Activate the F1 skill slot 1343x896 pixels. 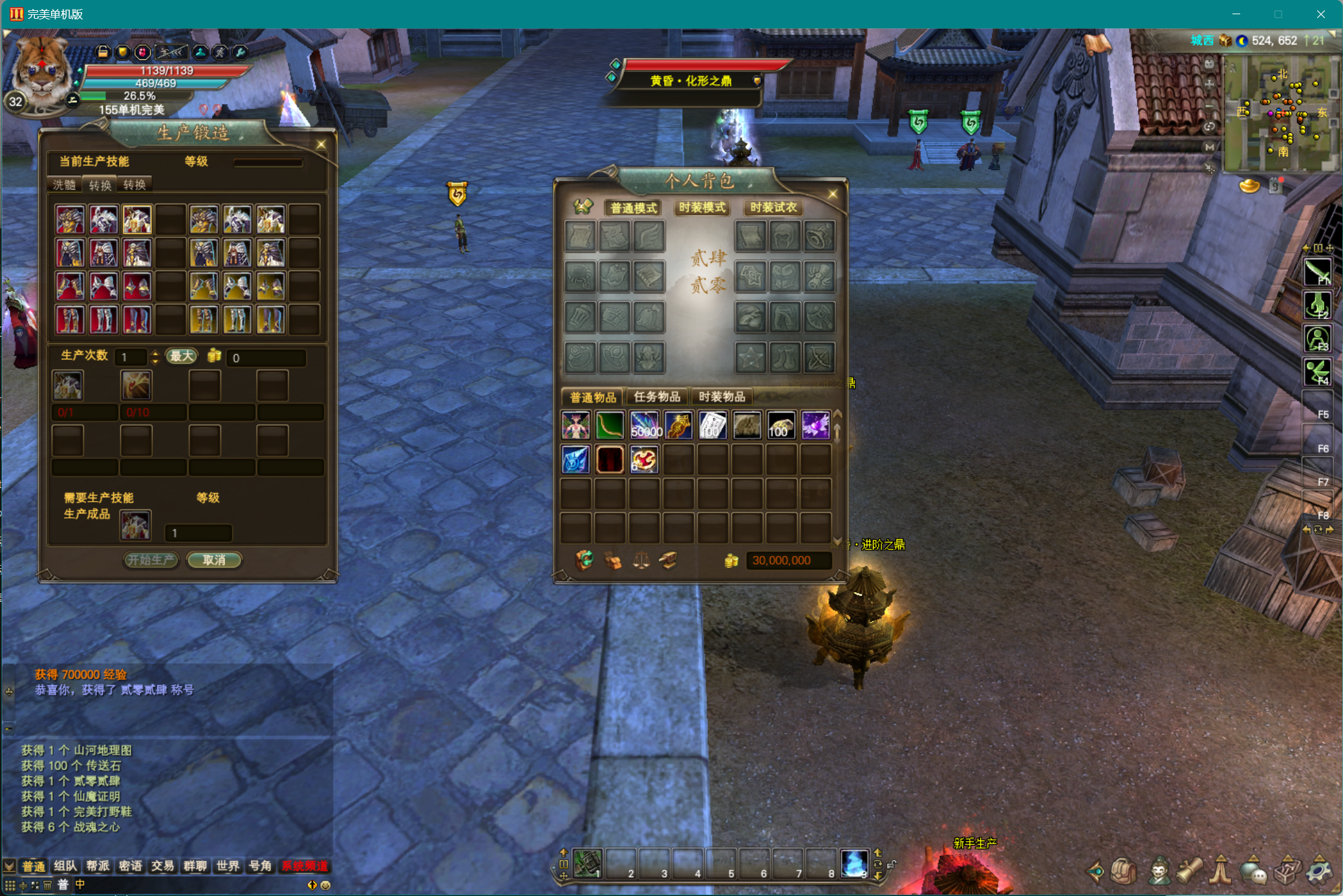pos(1317,272)
